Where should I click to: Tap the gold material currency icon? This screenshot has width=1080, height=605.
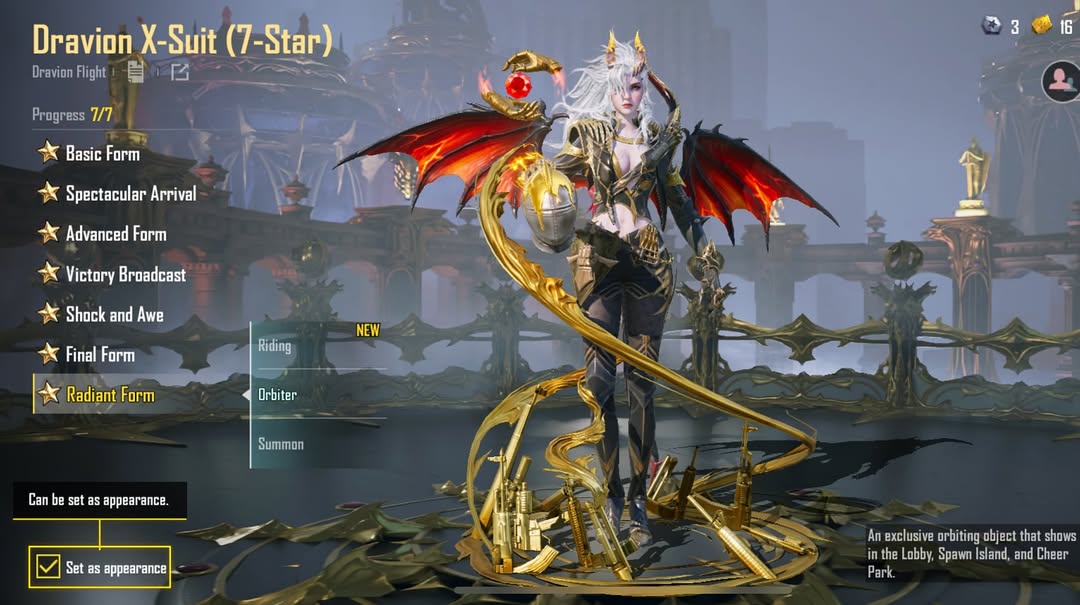pyautogui.click(x=1042, y=26)
